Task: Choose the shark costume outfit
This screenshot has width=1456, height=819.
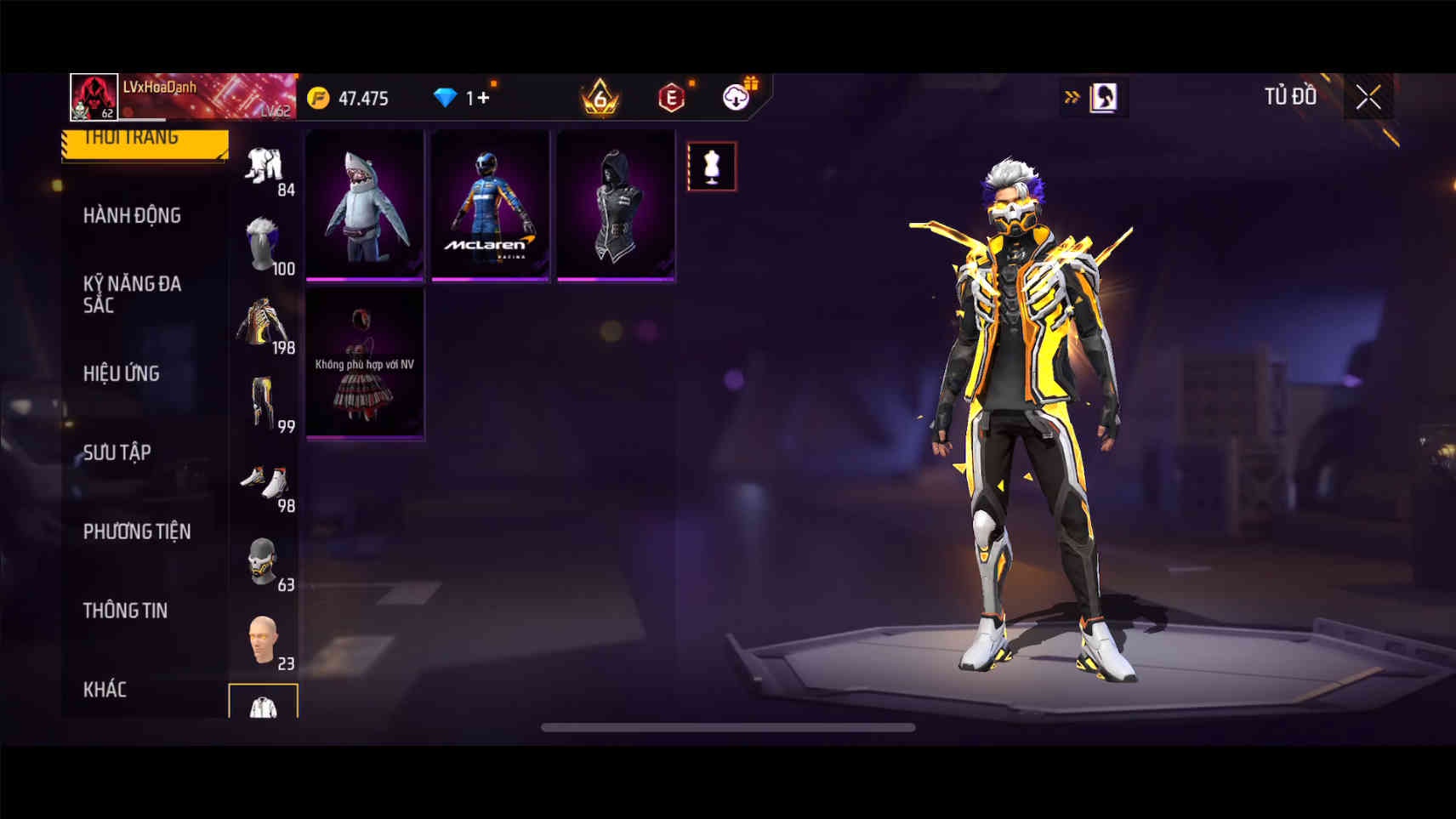Action: point(365,205)
